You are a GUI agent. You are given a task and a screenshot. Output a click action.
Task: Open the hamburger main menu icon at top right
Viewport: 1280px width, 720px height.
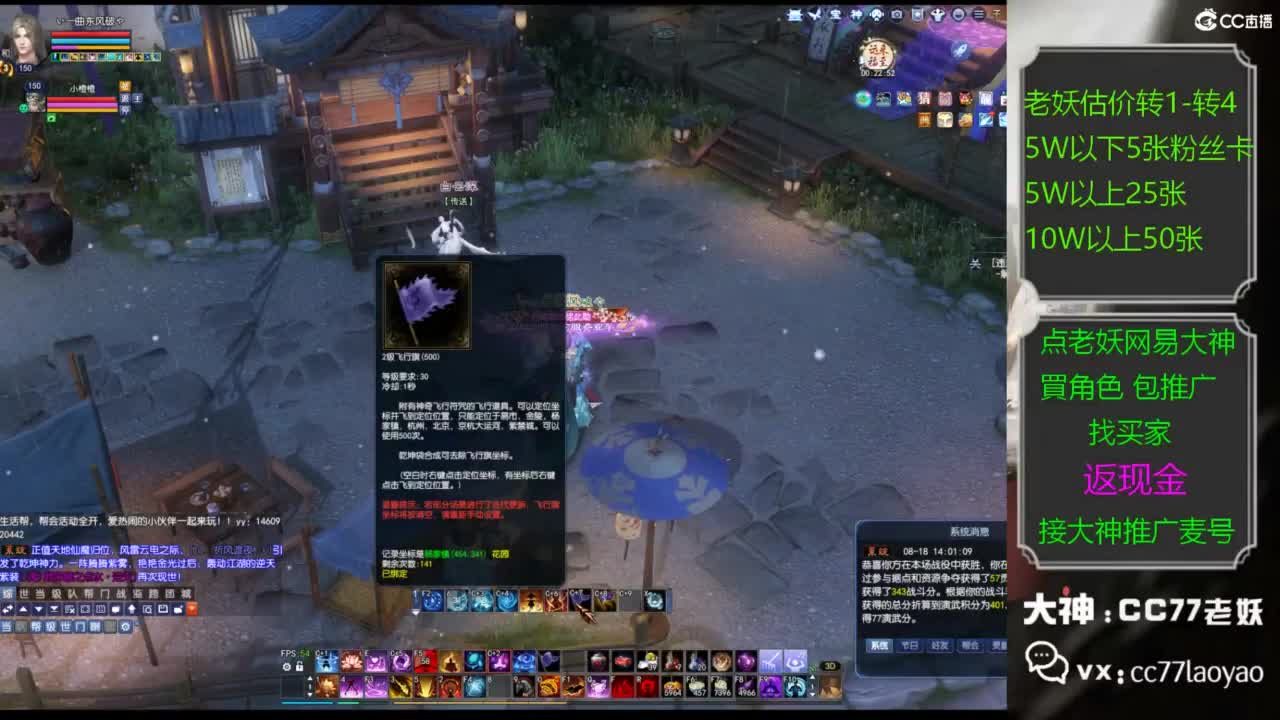point(978,13)
